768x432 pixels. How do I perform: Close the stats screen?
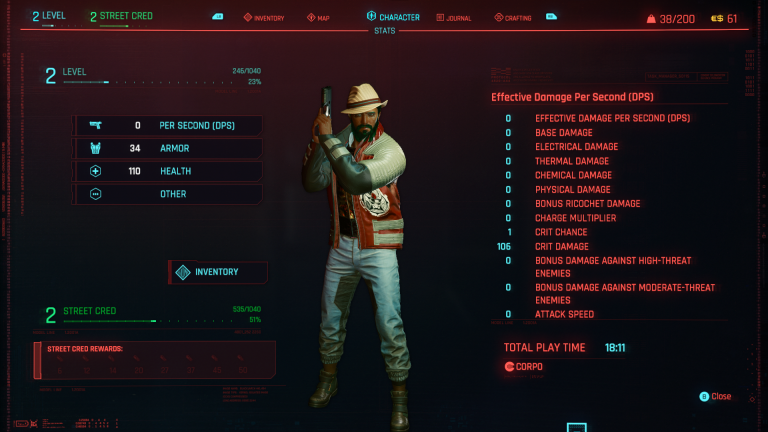pyautogui.click(x=716, y=397)
